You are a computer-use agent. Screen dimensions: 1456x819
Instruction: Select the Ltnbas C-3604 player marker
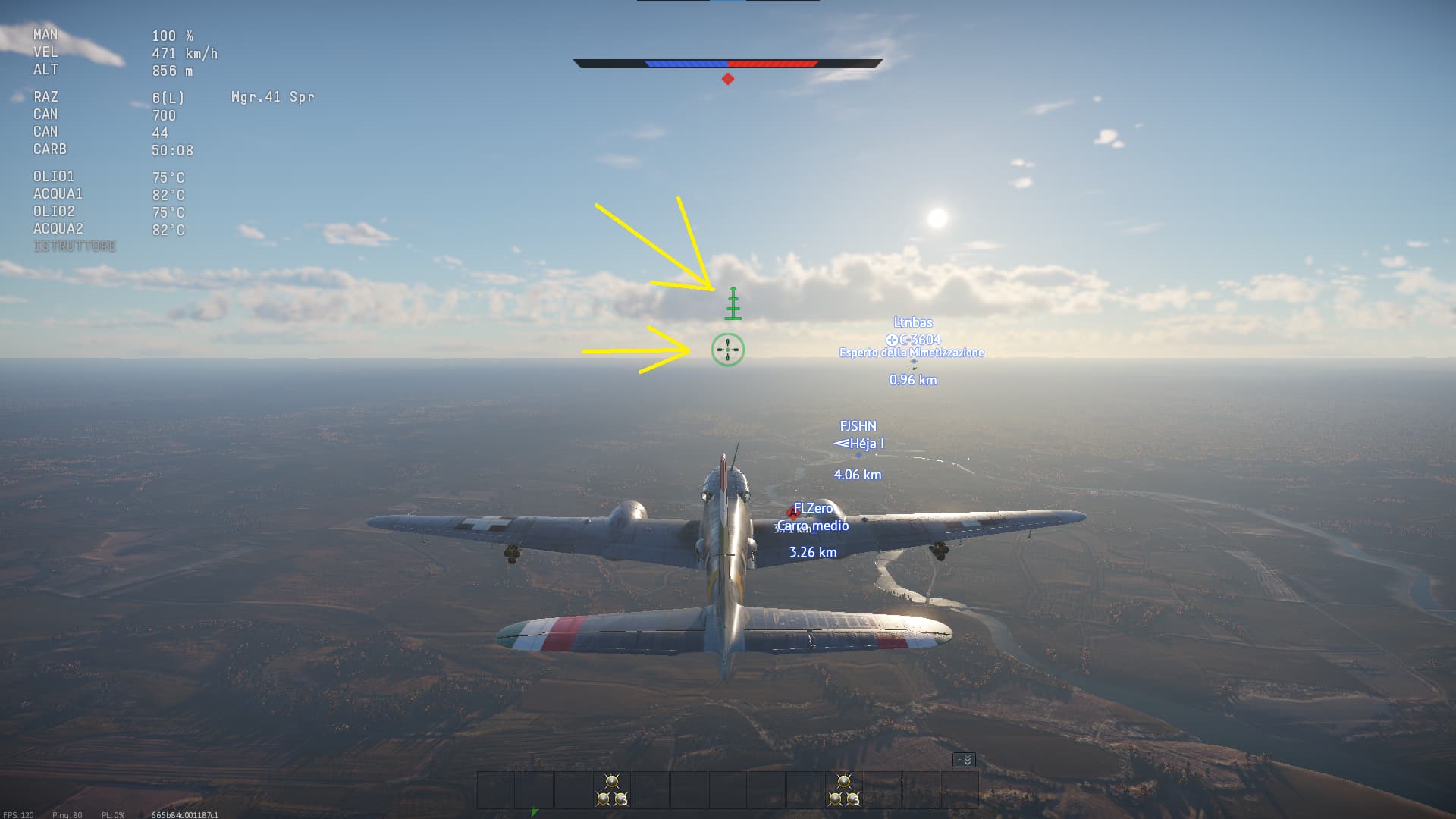pos(913,339)
